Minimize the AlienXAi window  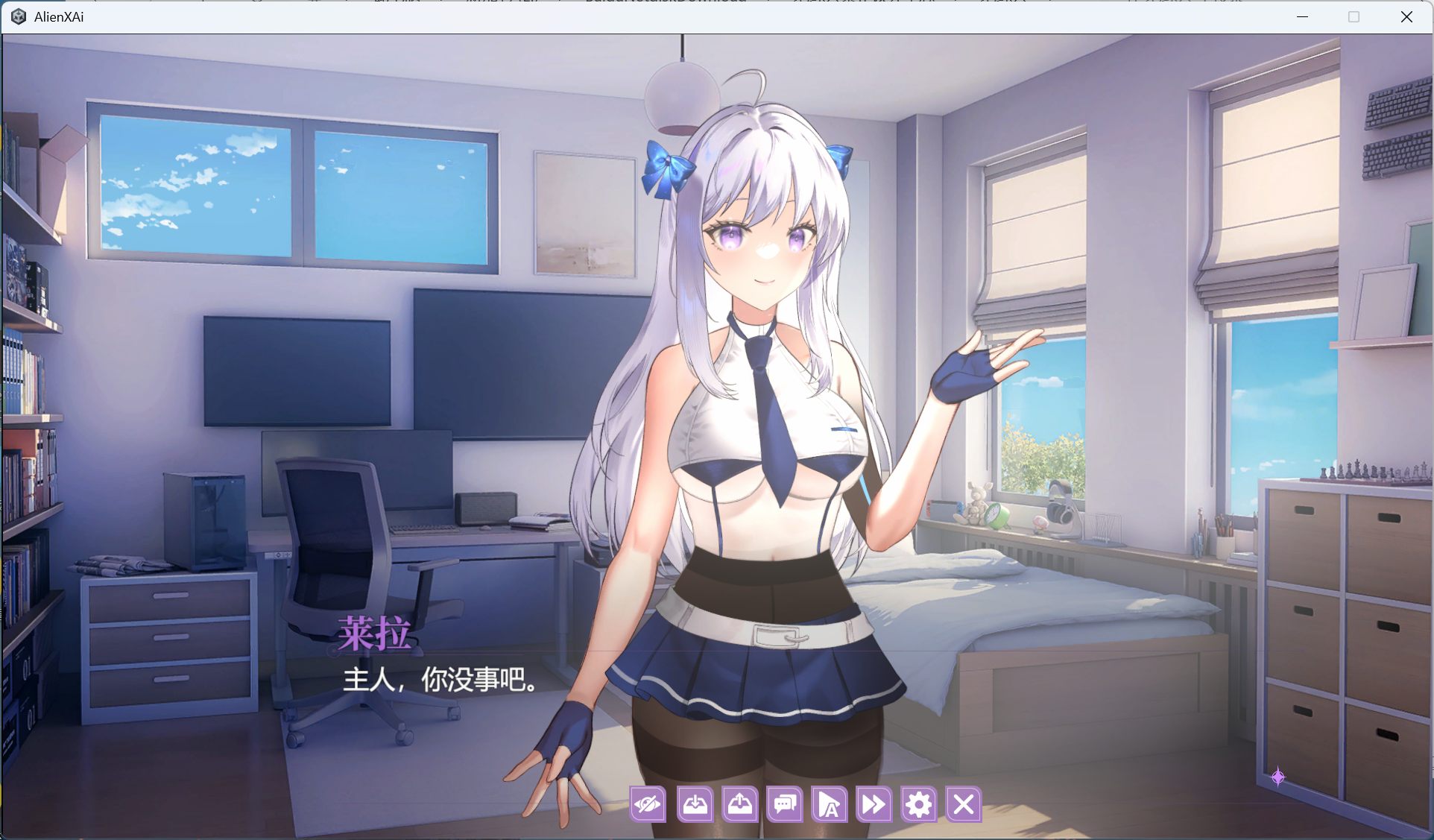1301,16
